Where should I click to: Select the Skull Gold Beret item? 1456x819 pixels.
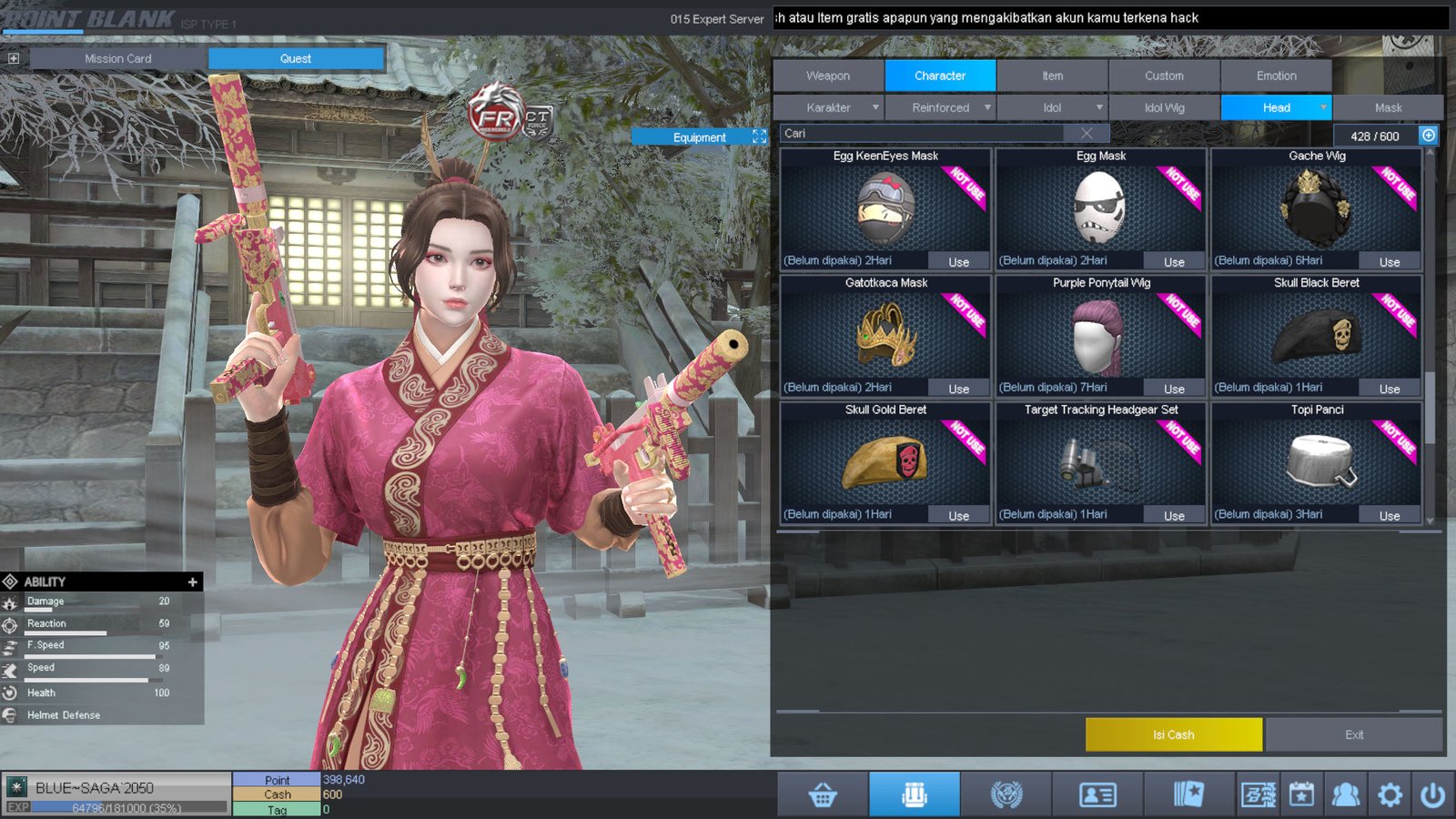coord(885,460)
